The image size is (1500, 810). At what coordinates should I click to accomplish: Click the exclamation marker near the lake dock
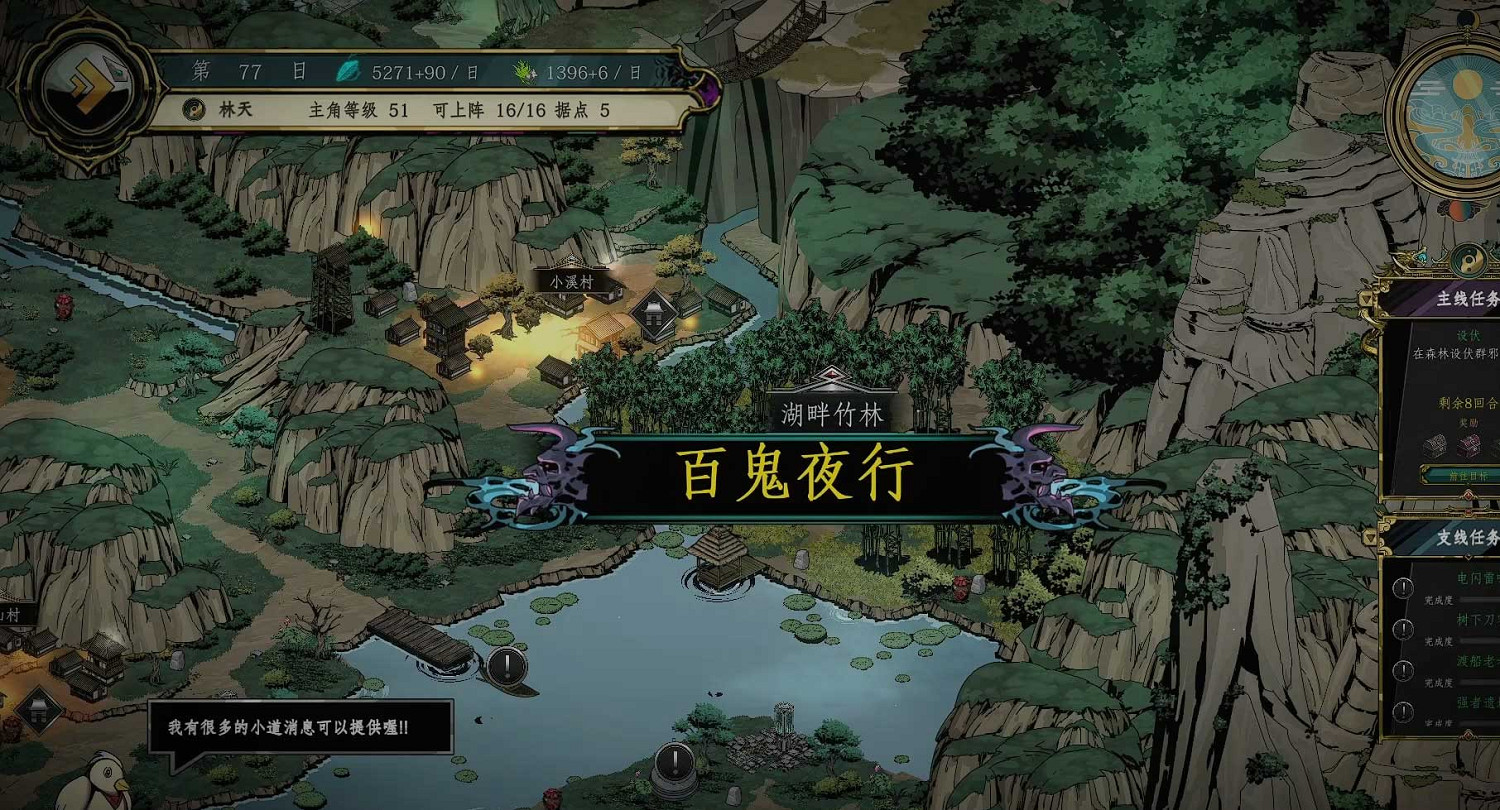[x=508, y=665]
